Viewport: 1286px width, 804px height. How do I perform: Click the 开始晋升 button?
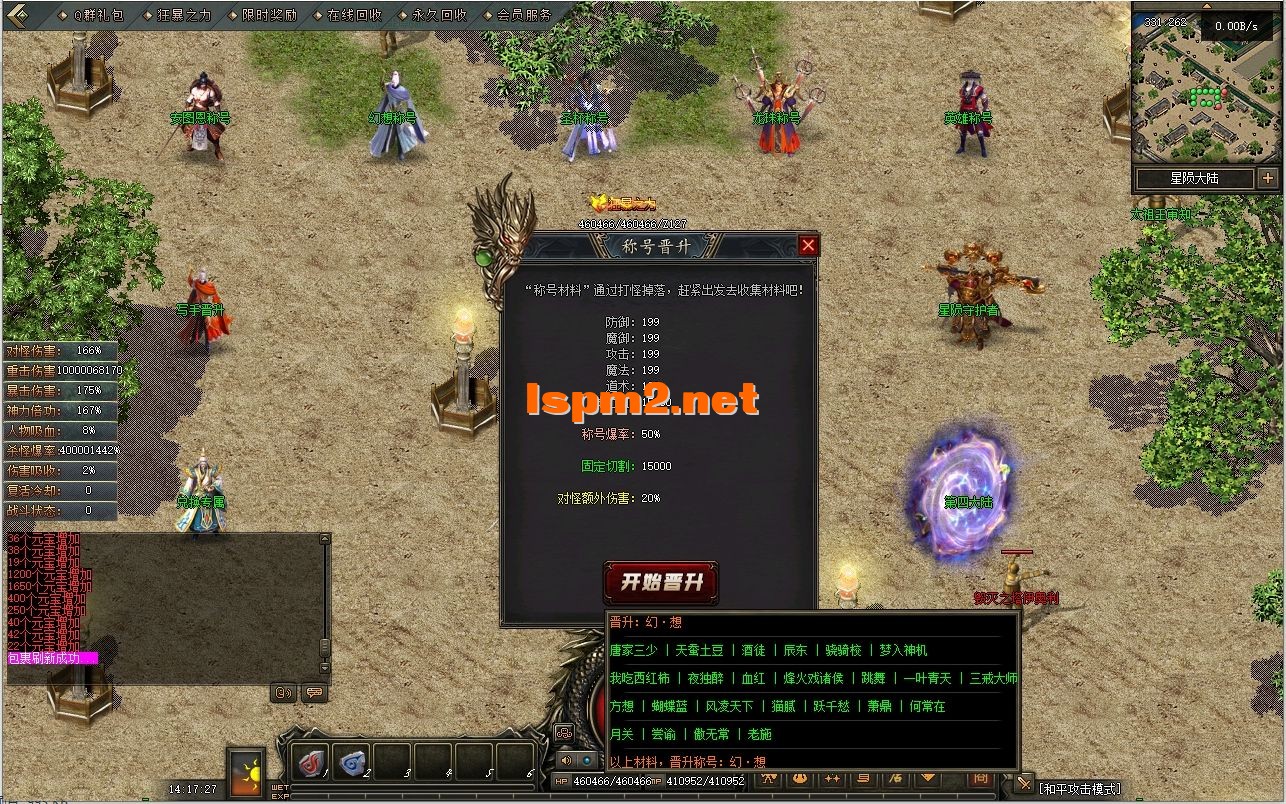[661, 583]
